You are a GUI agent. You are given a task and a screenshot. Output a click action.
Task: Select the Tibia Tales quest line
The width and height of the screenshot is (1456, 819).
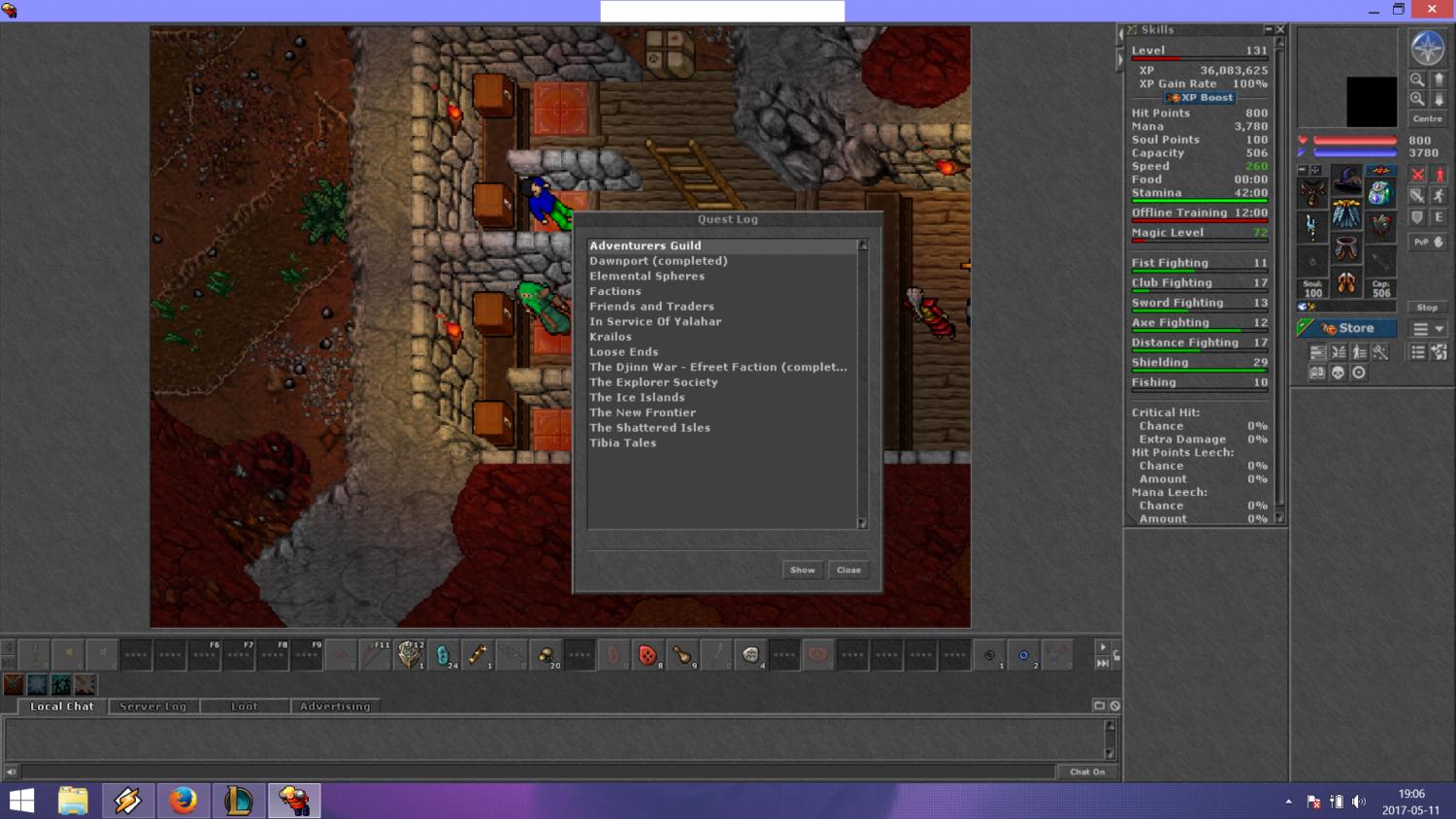pyautogui.click(x=622, y=442)
